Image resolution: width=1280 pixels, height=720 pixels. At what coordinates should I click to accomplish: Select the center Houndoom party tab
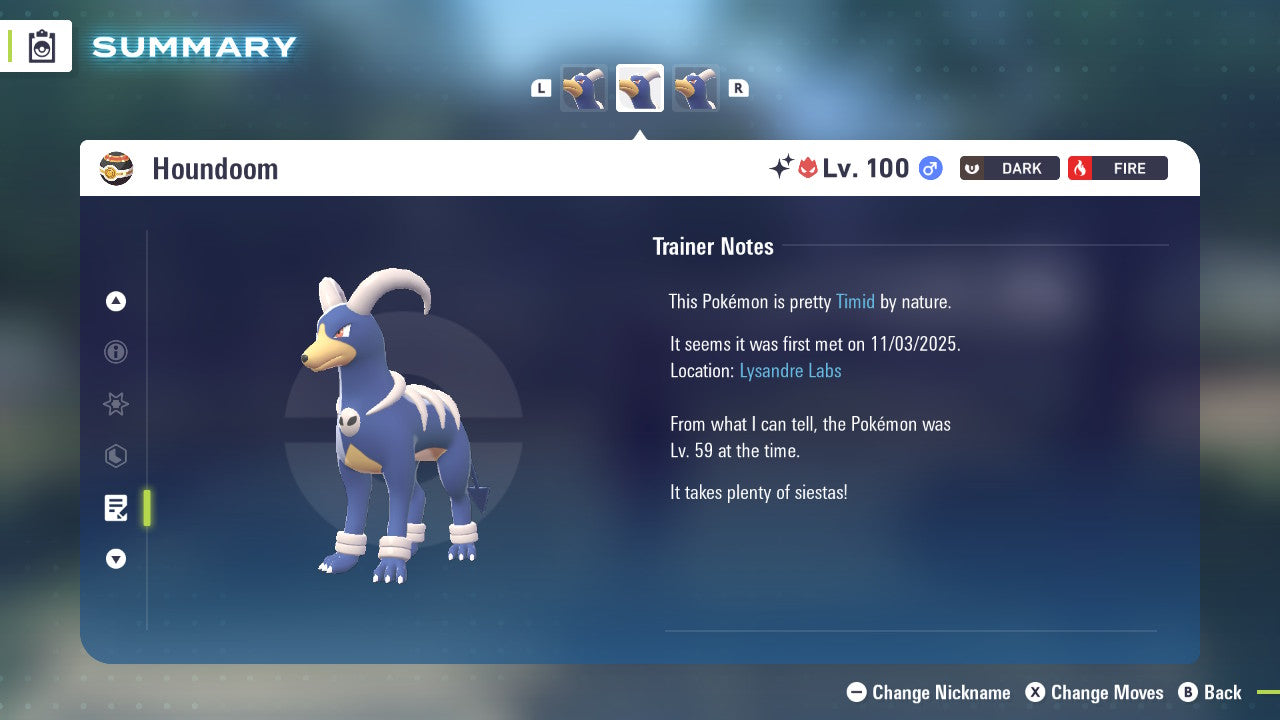click(640, 88)
